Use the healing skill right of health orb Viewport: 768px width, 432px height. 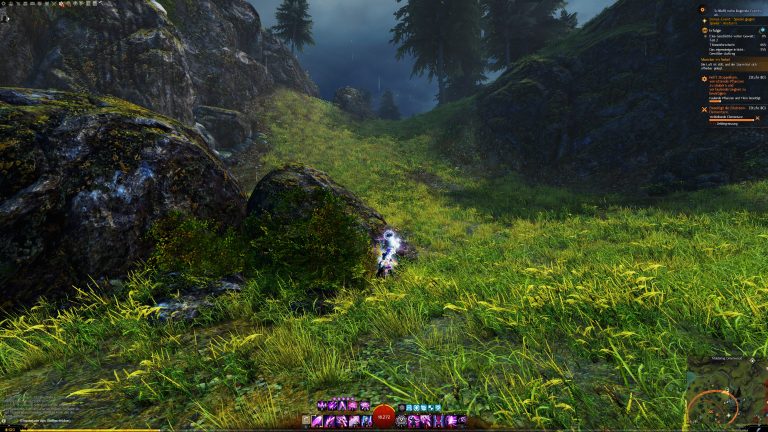click(401, 421)
